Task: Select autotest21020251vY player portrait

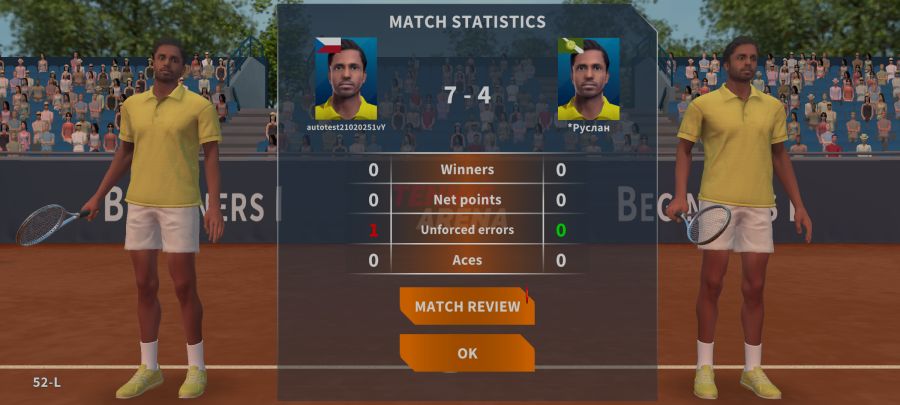Action: pyautogui.click(x=346, y=79)
